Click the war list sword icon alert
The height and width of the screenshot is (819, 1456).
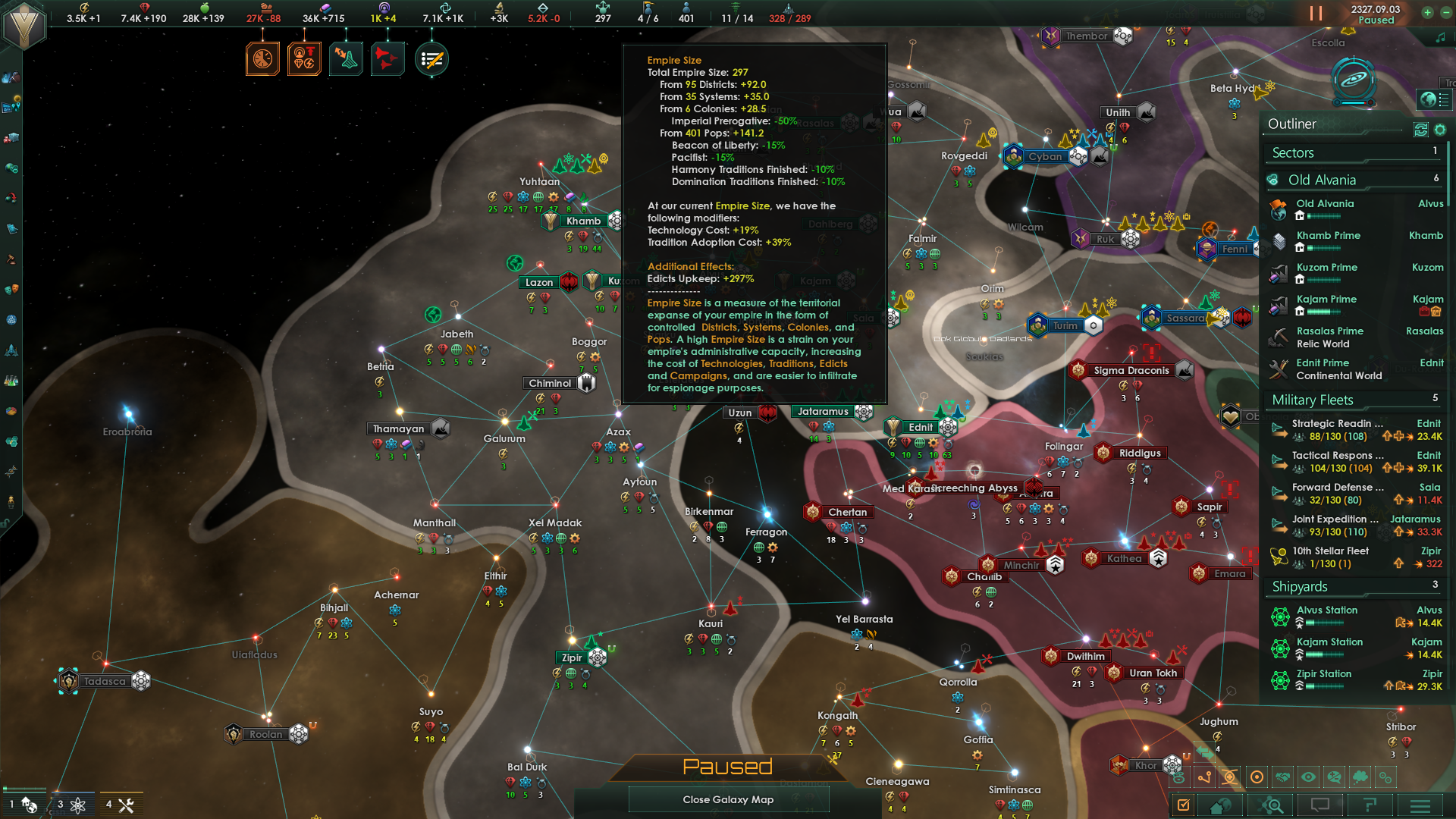click(431, 59)
